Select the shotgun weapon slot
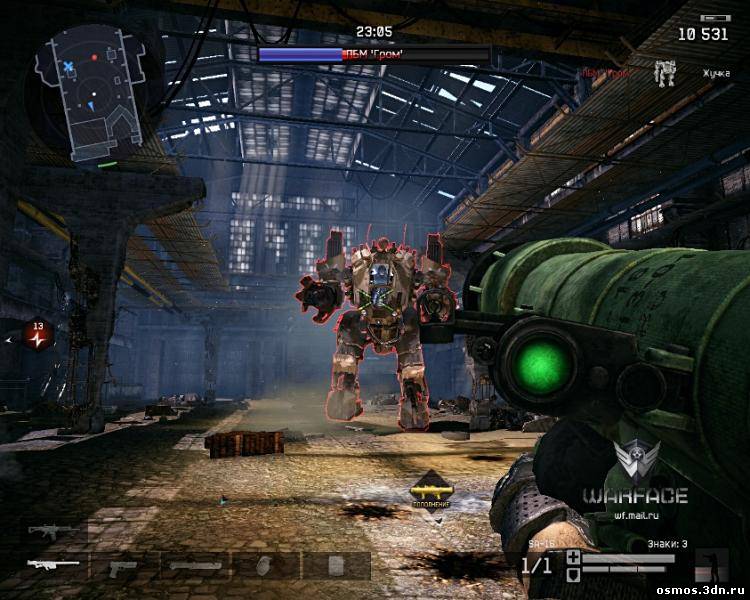 coord(194,566)
